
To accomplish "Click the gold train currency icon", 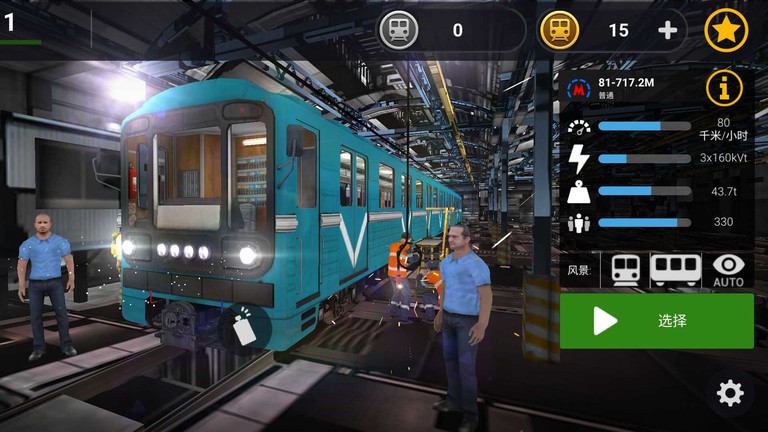I will click(559, 30).
